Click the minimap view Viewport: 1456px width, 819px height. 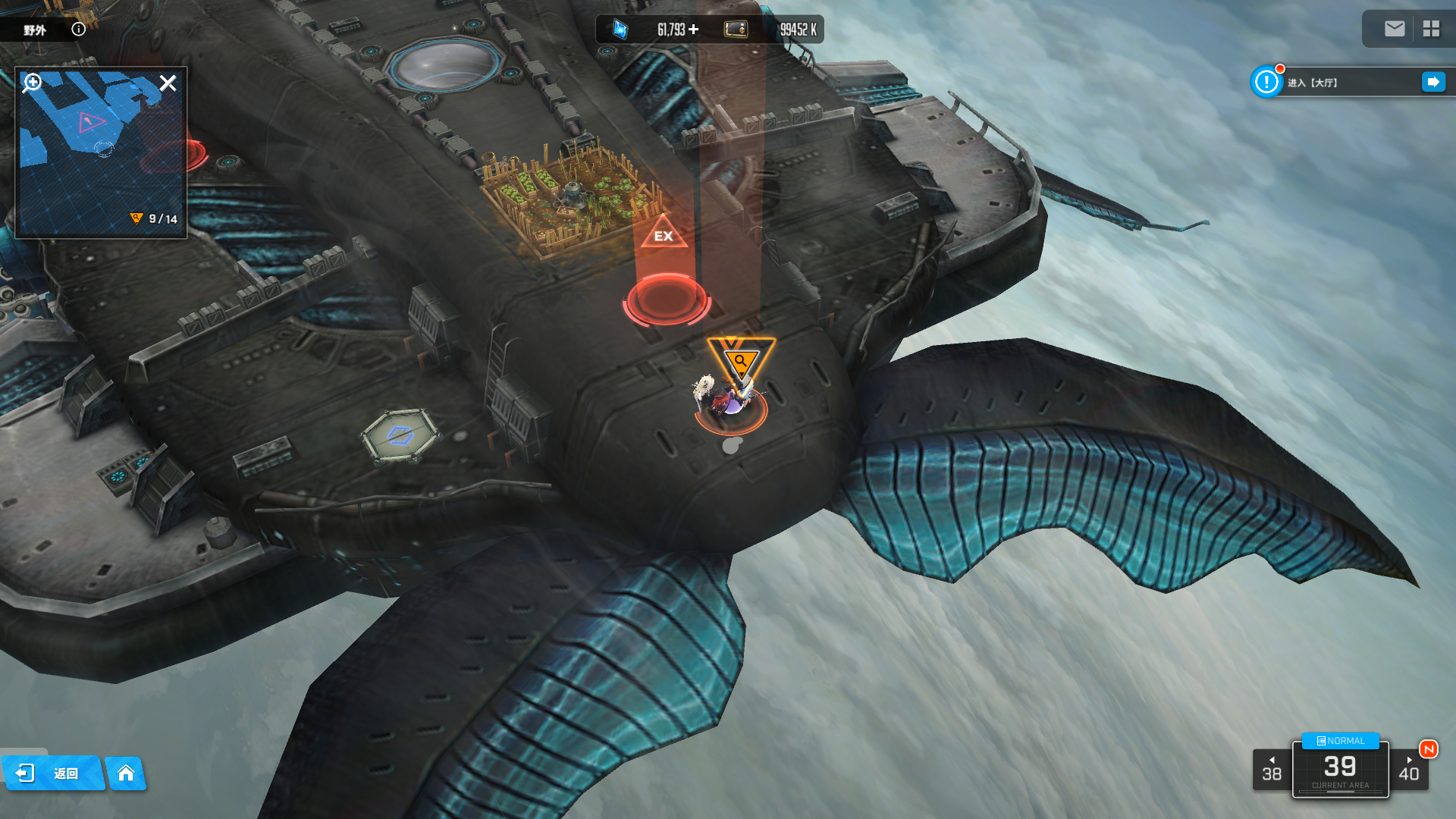(101, 159)
